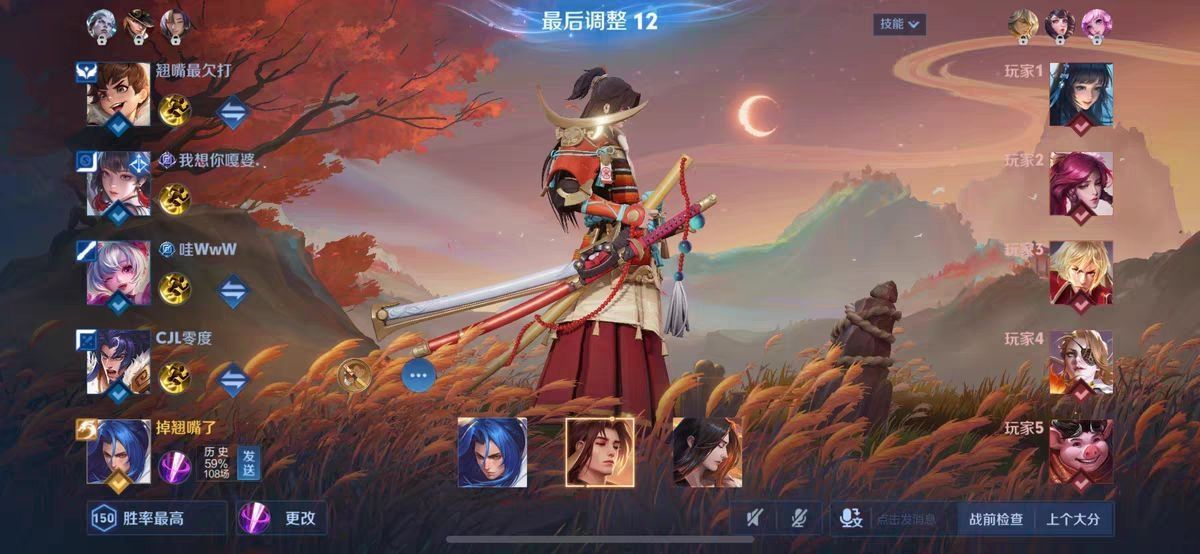1200x554 pixels.
Task: Click the 胜率最高 button
Action: click(x=142, y=518)
